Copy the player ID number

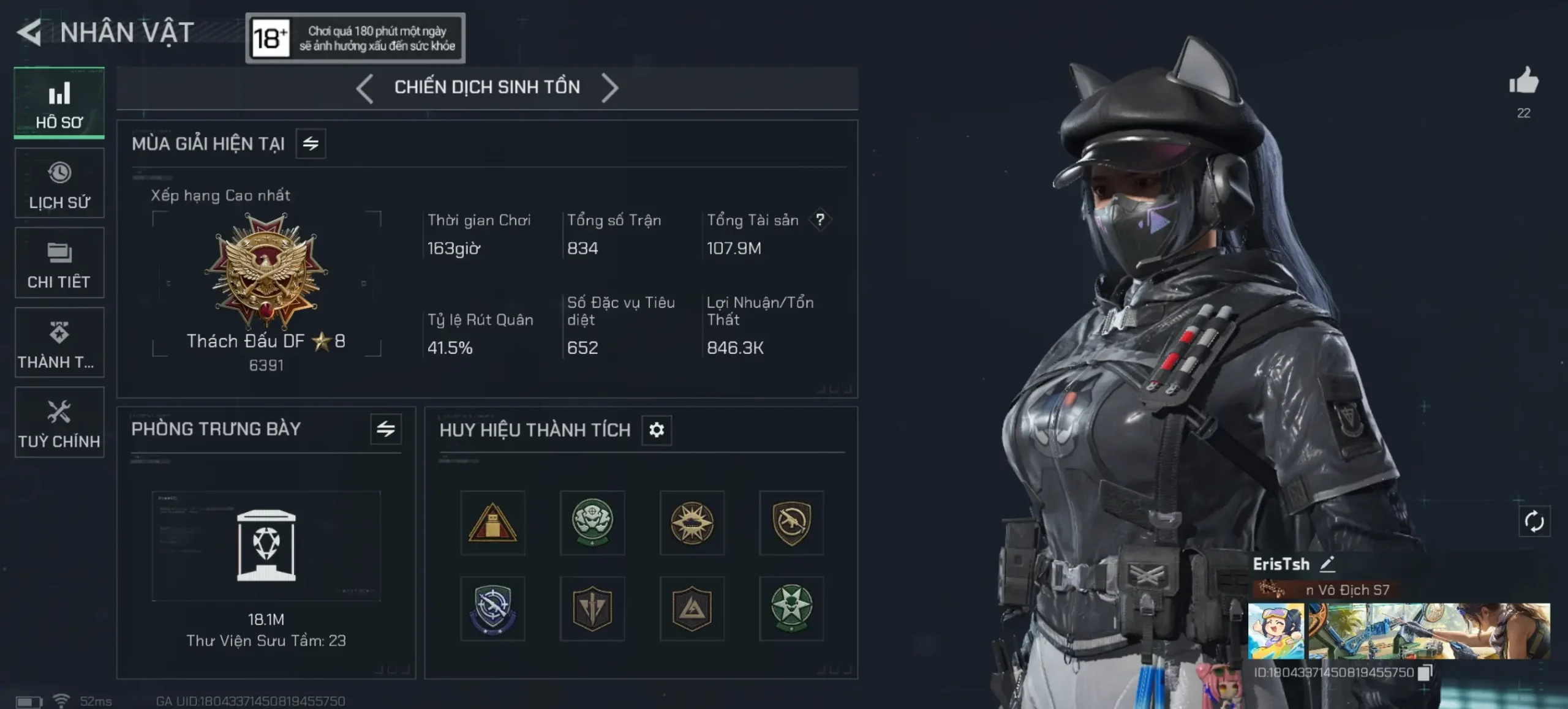[x=1425, y=672]
